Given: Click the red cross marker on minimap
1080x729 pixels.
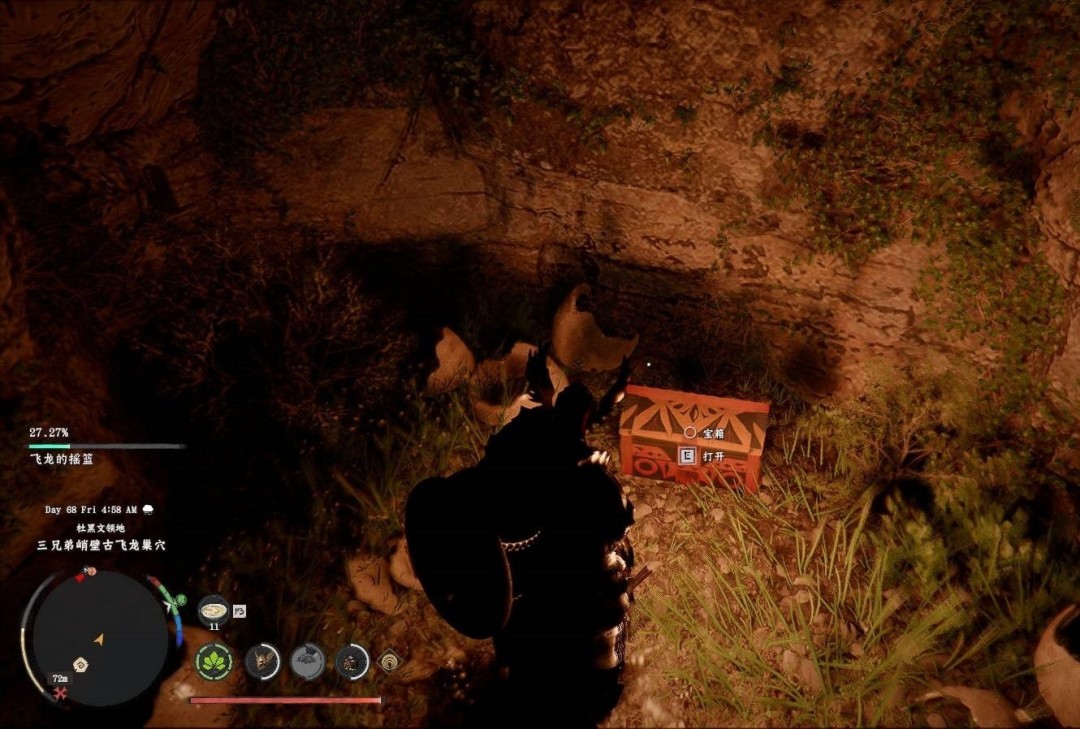Looking at the screenshot, I should click(61, 694).
